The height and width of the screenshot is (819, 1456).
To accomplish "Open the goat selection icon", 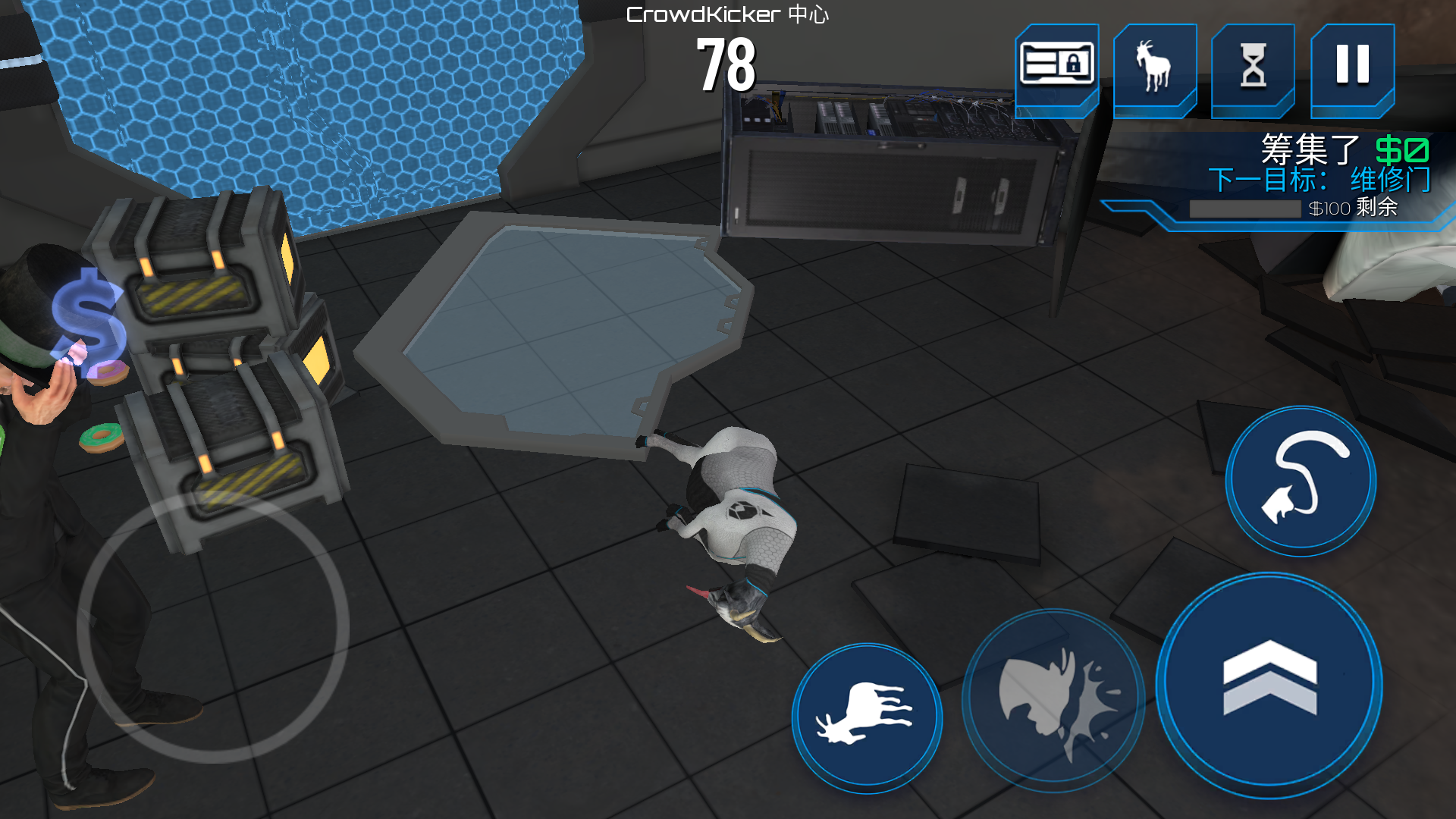I will pyautogui.click(x=1154, y=67).
